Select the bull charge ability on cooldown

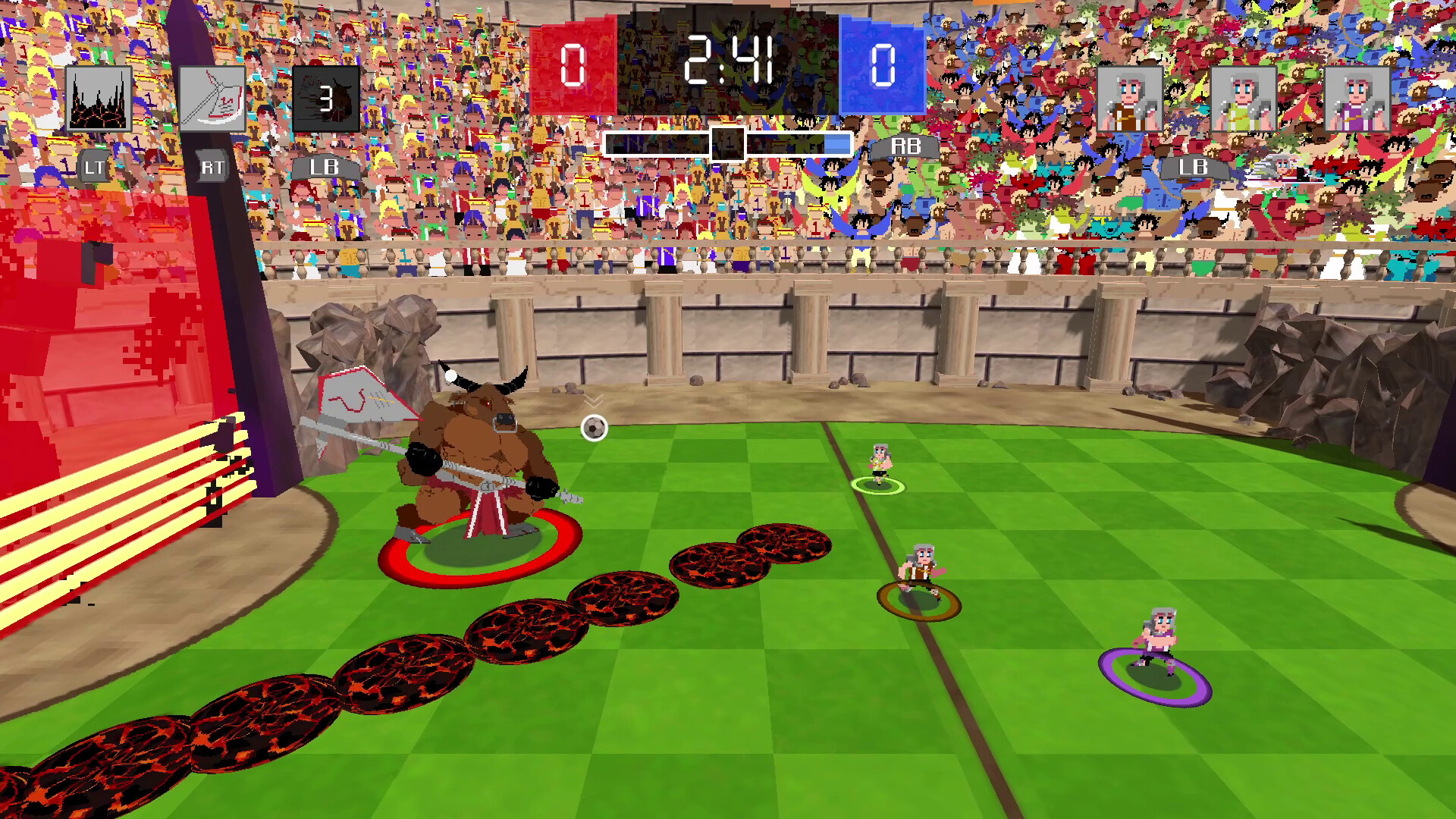[326, 99]
